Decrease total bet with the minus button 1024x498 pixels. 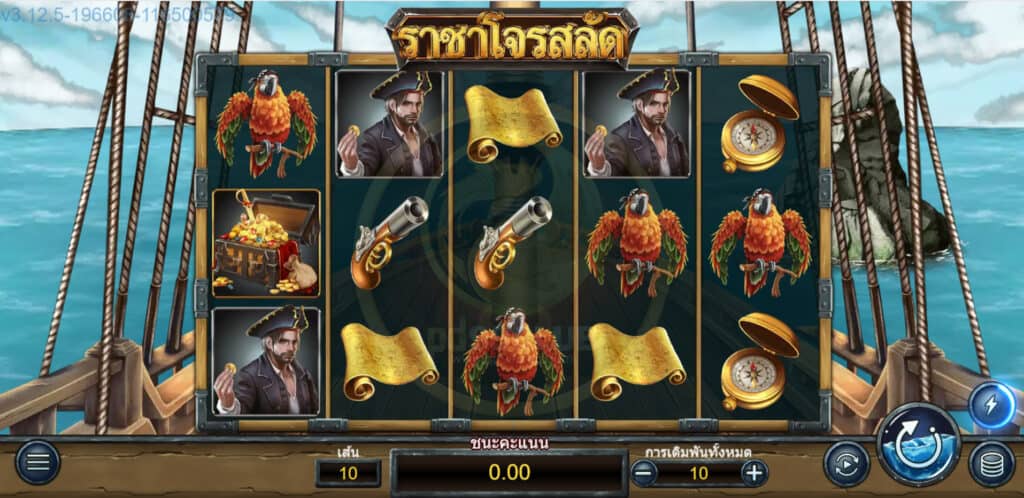(x=644, y=473)
